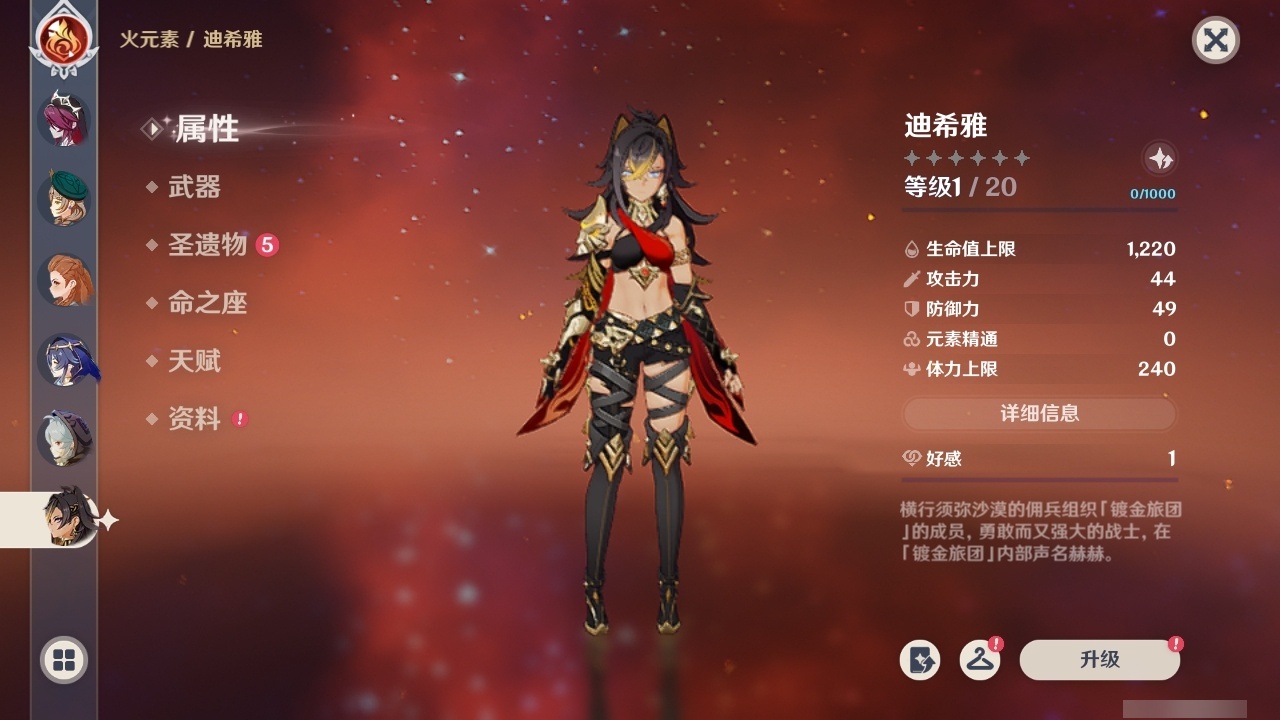Click the quick enhance material icon near 升级
This screenshot has height=720, width=1280.
point(922,660)
